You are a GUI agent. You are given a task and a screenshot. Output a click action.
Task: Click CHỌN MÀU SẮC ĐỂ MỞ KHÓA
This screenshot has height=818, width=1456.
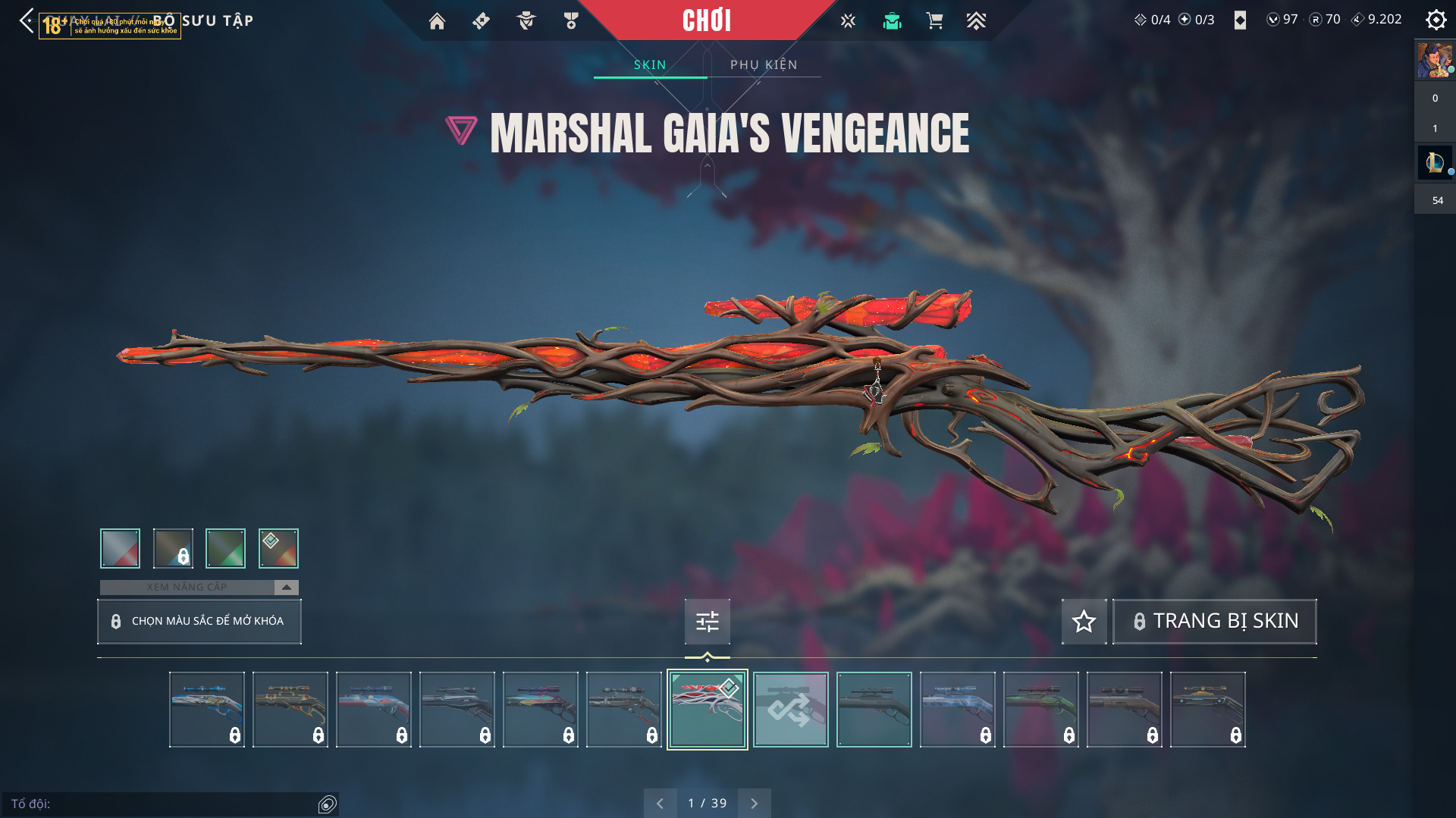tap(199, 621)
